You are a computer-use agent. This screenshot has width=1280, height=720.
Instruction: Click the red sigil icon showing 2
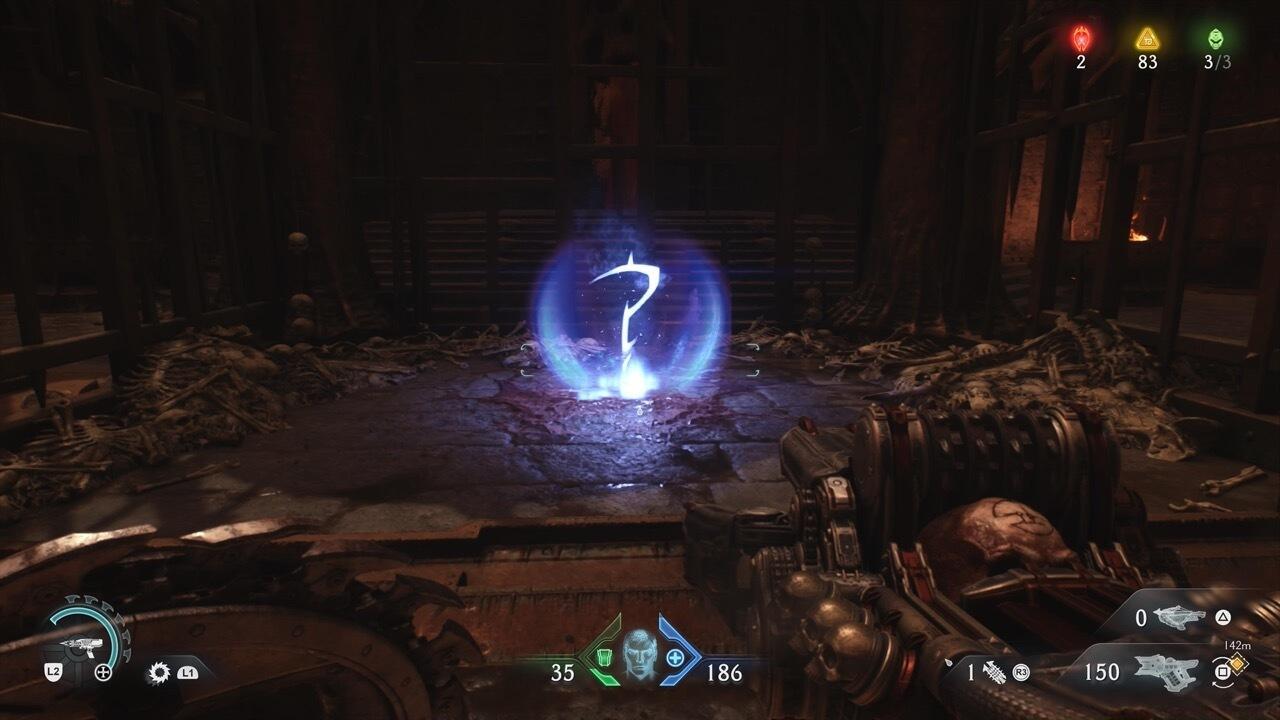[1081, 39]
